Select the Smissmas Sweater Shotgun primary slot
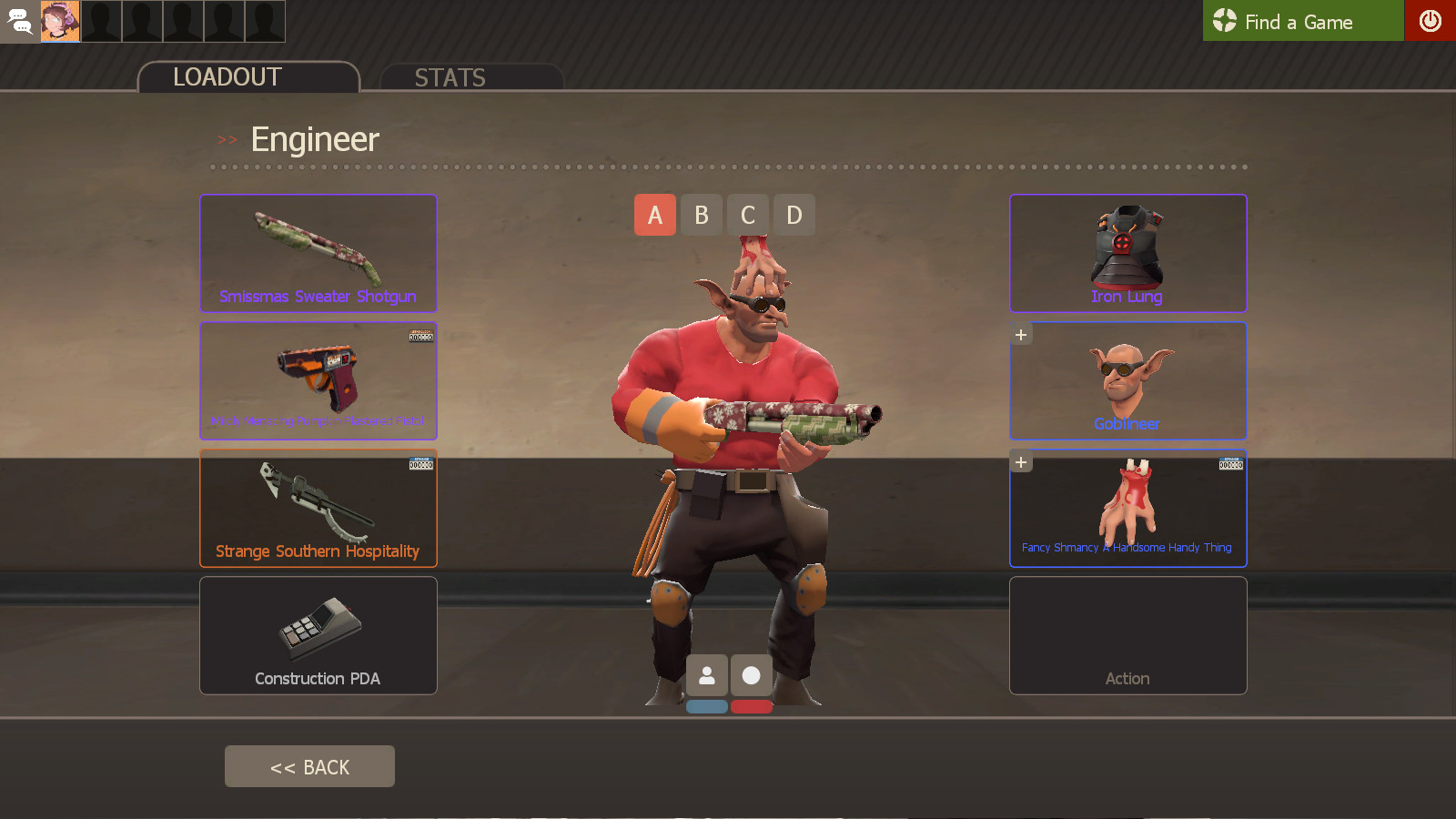1456x819 pixels. click(318, 253)
